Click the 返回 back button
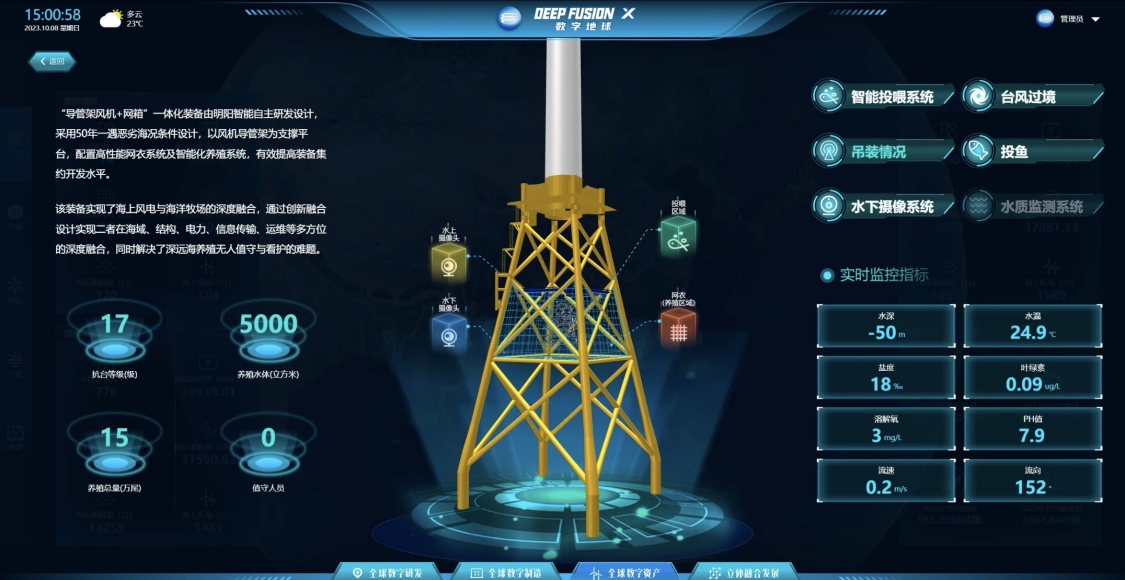The width and height of the screenshot is (1125, 580). point(51,62)
